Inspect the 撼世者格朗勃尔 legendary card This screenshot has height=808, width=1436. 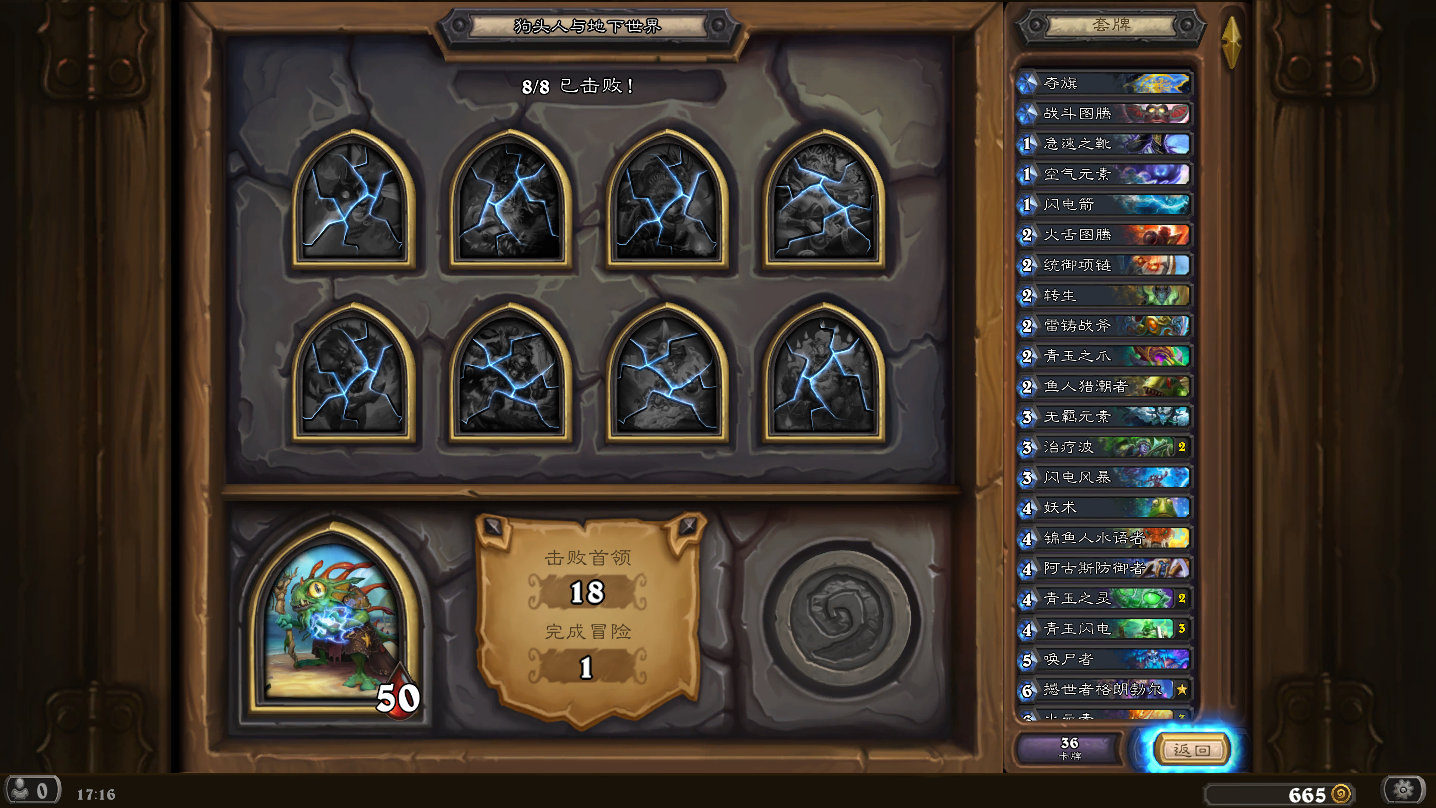(x=1104, y=689)
